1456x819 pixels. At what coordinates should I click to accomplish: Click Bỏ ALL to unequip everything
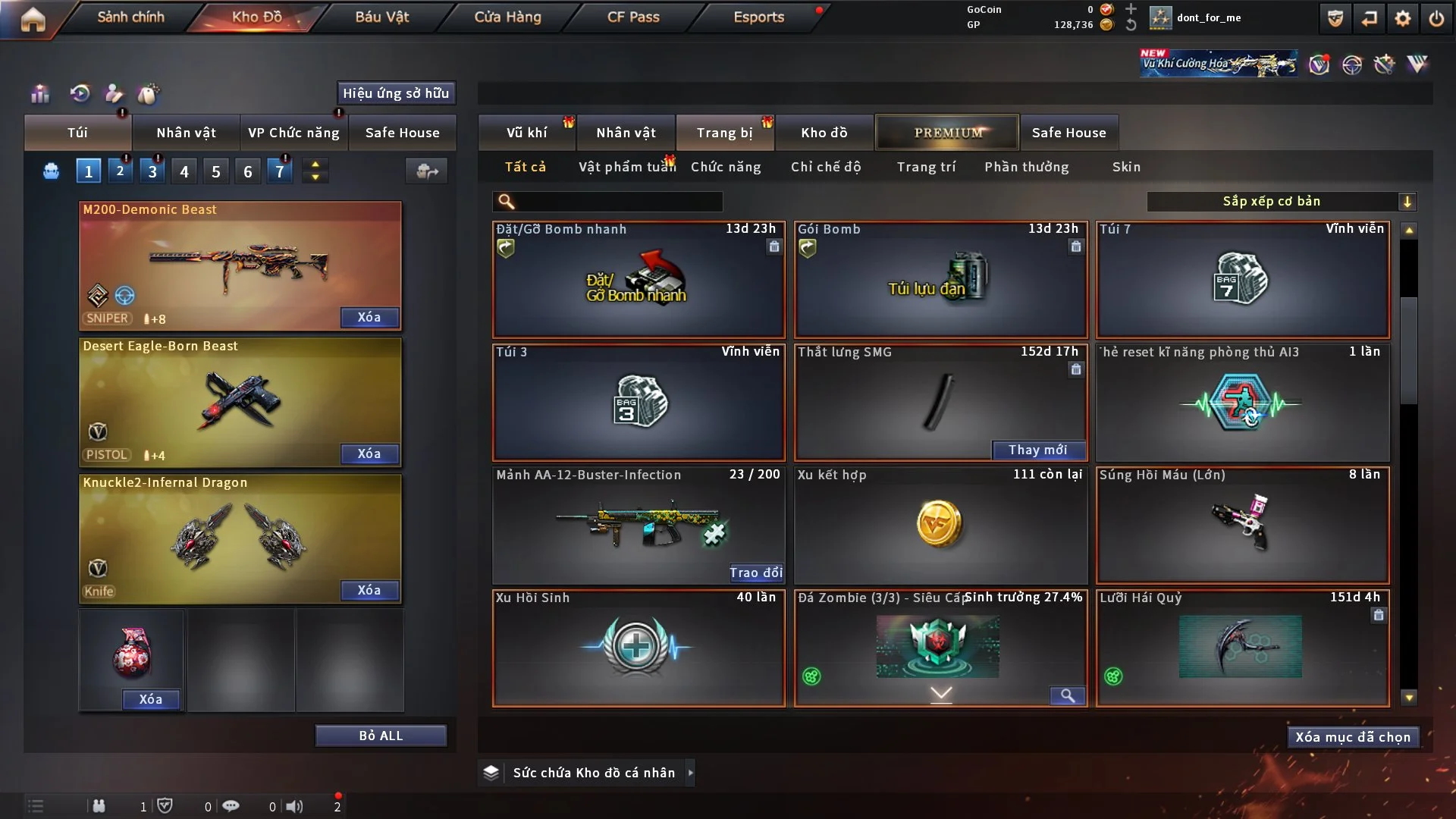(381, 736)
